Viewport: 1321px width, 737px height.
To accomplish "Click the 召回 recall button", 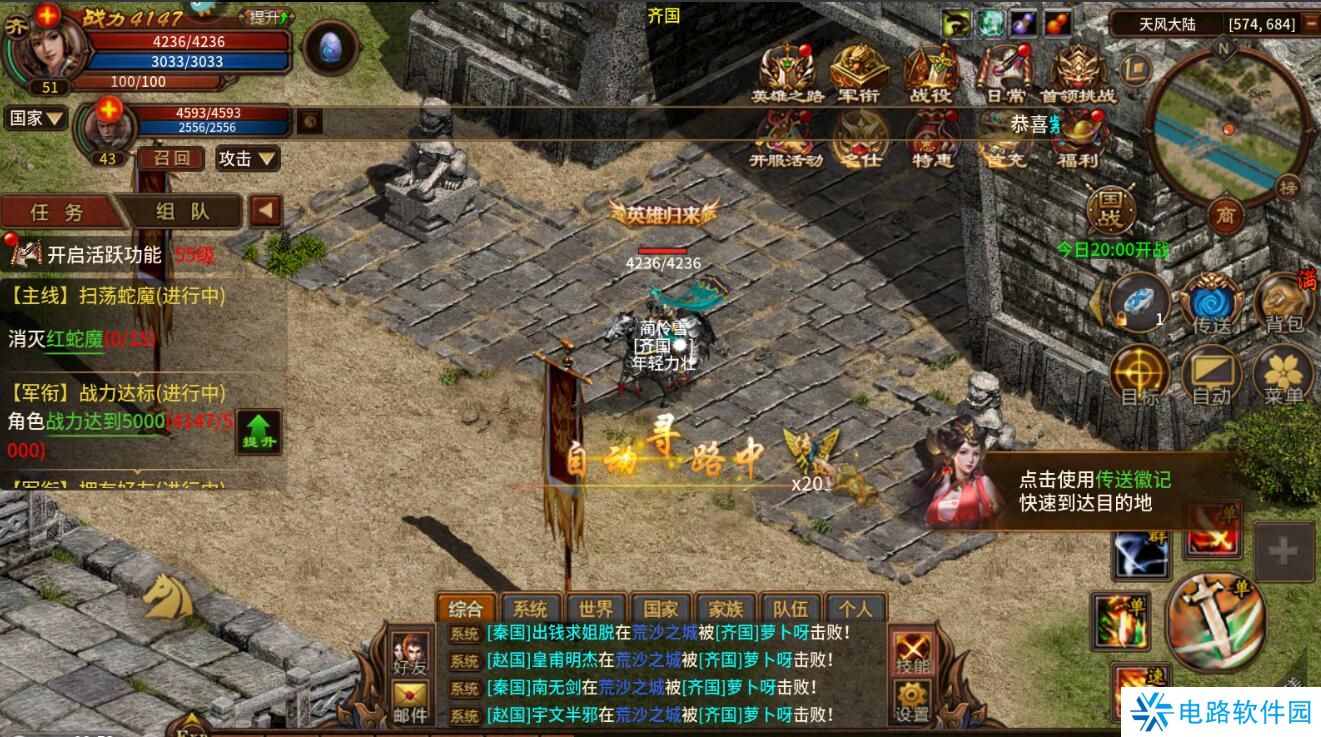I will [x=171, y=158].
